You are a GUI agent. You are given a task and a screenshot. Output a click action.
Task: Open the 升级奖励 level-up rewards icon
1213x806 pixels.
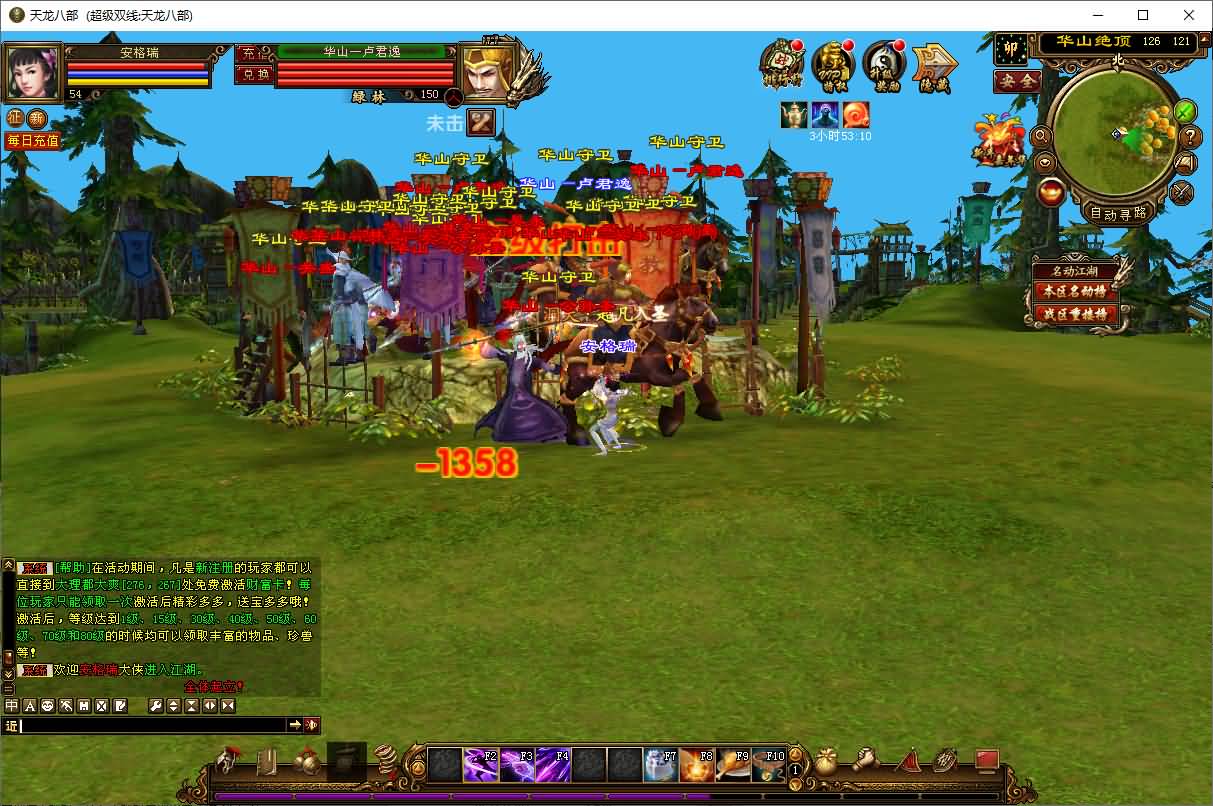(883, 64)
